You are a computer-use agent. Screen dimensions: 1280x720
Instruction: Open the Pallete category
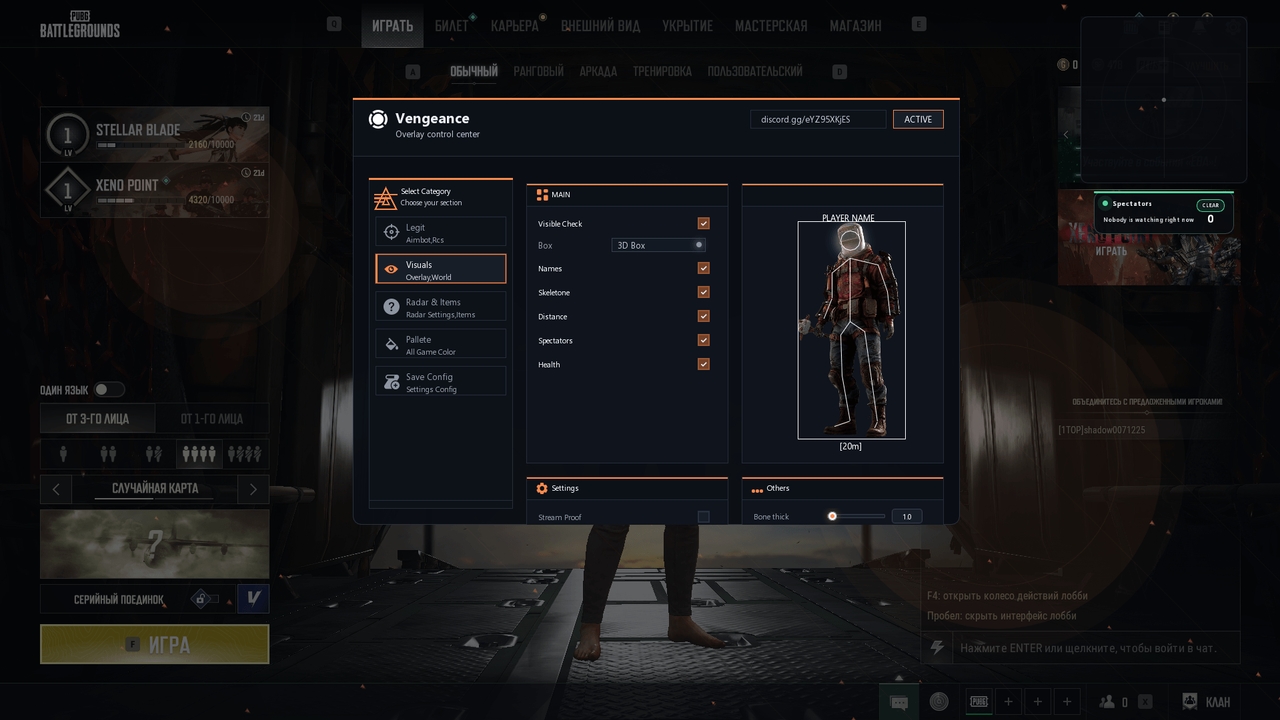[x=441, y=345]
